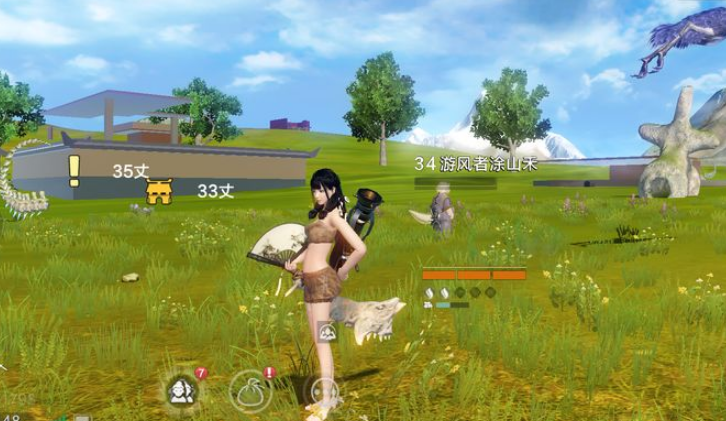
Task: Select the yellow exclamation quest marker
Action: coord(73,170)
